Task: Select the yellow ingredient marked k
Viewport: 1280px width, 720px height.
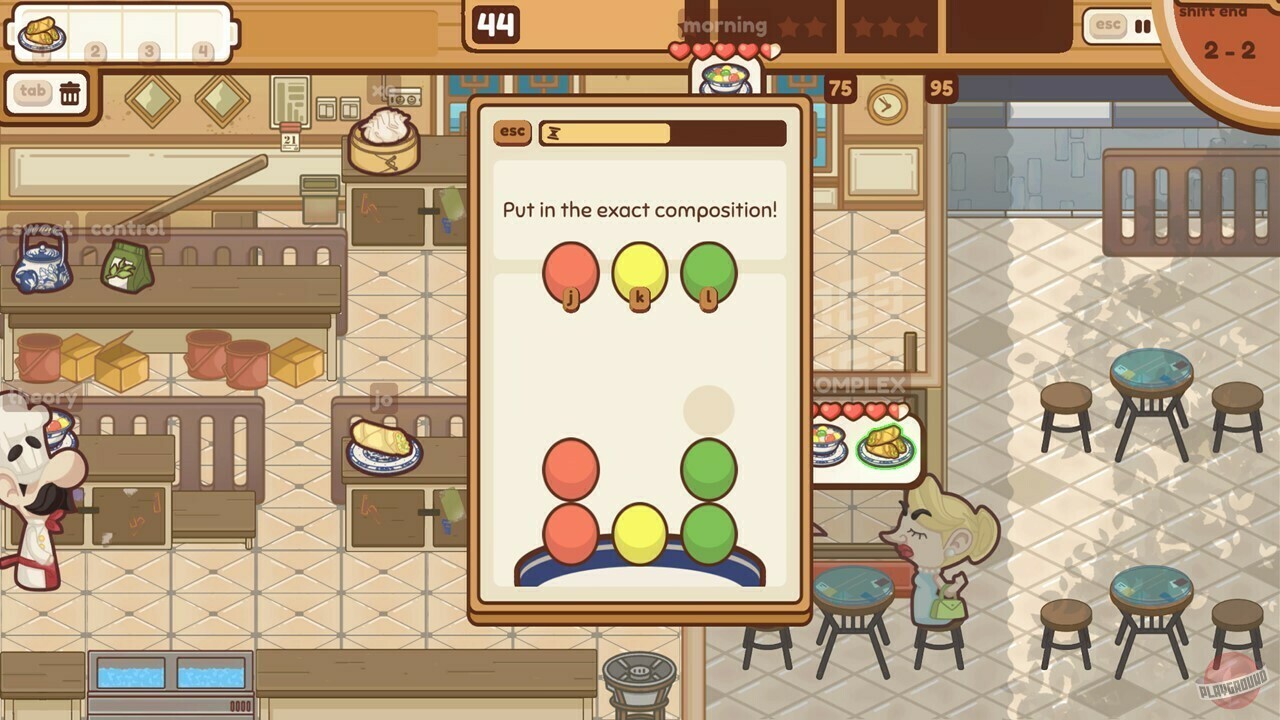Action: [x=641, y=272]
